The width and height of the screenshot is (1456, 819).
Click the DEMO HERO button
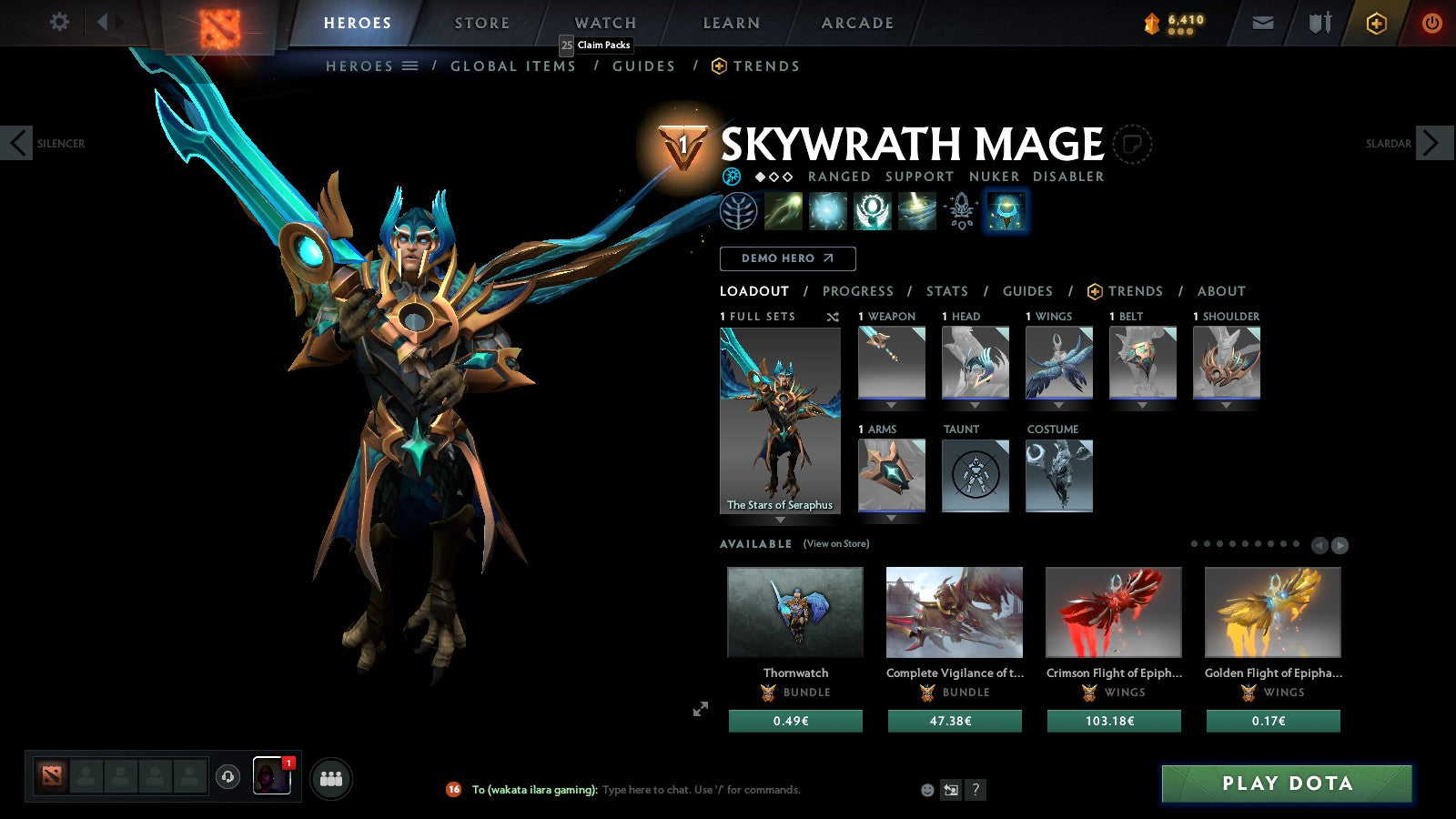787,258
